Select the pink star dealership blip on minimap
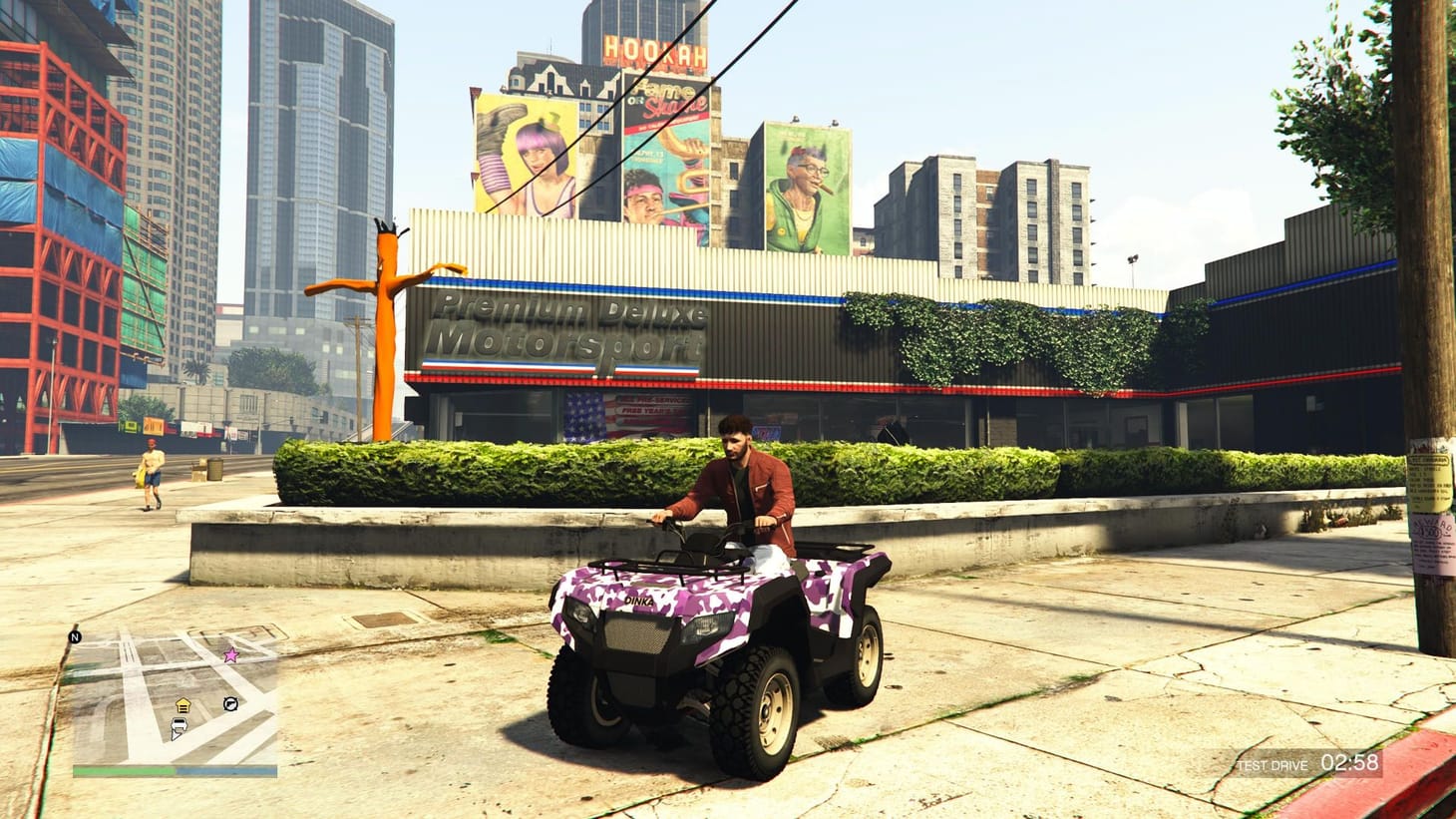Screen dimensions: 1456x819 pos(230,654)
